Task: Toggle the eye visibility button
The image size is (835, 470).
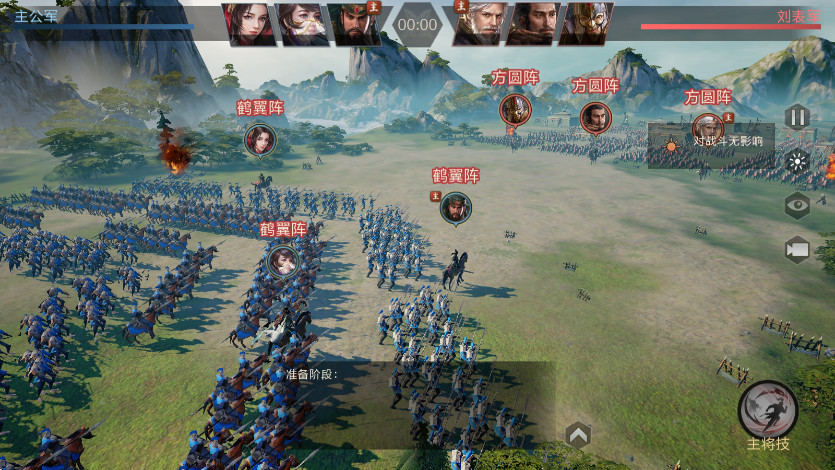Action: (797, 205)
